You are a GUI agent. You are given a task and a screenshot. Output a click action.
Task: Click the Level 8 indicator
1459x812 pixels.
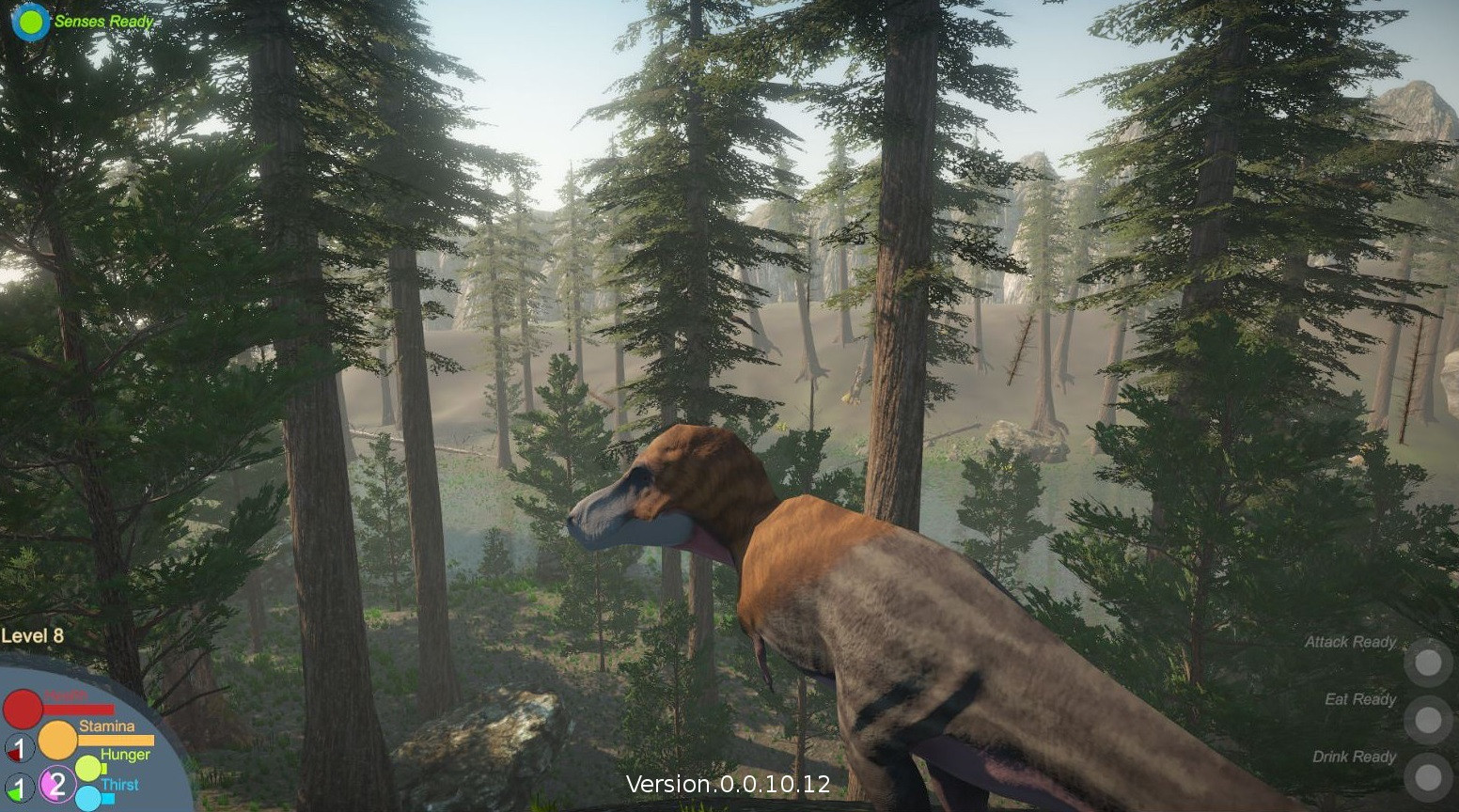click(x=31, y=634)
